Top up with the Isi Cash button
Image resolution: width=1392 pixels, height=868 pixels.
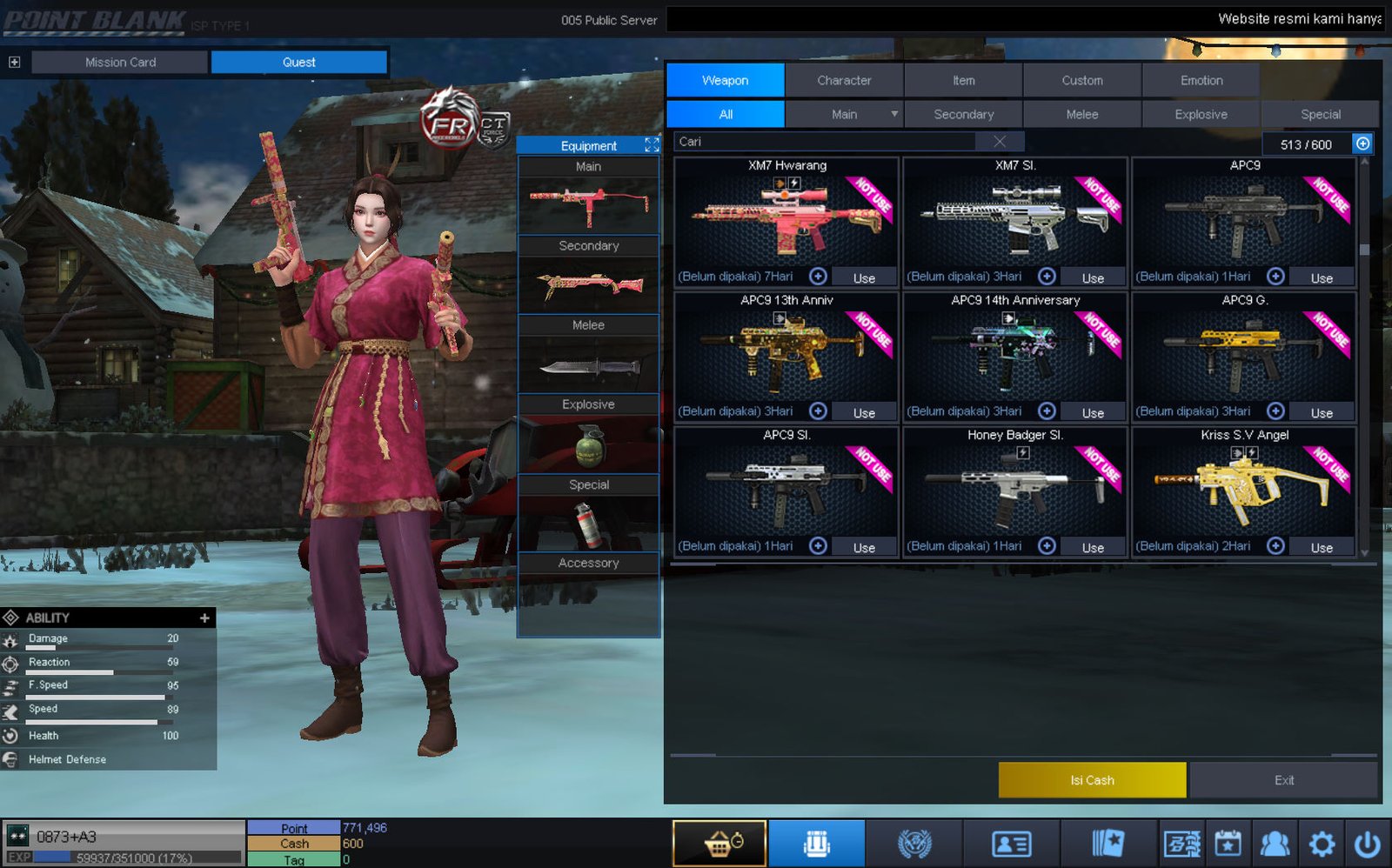pyautogui.click(x=1092, y=780)
